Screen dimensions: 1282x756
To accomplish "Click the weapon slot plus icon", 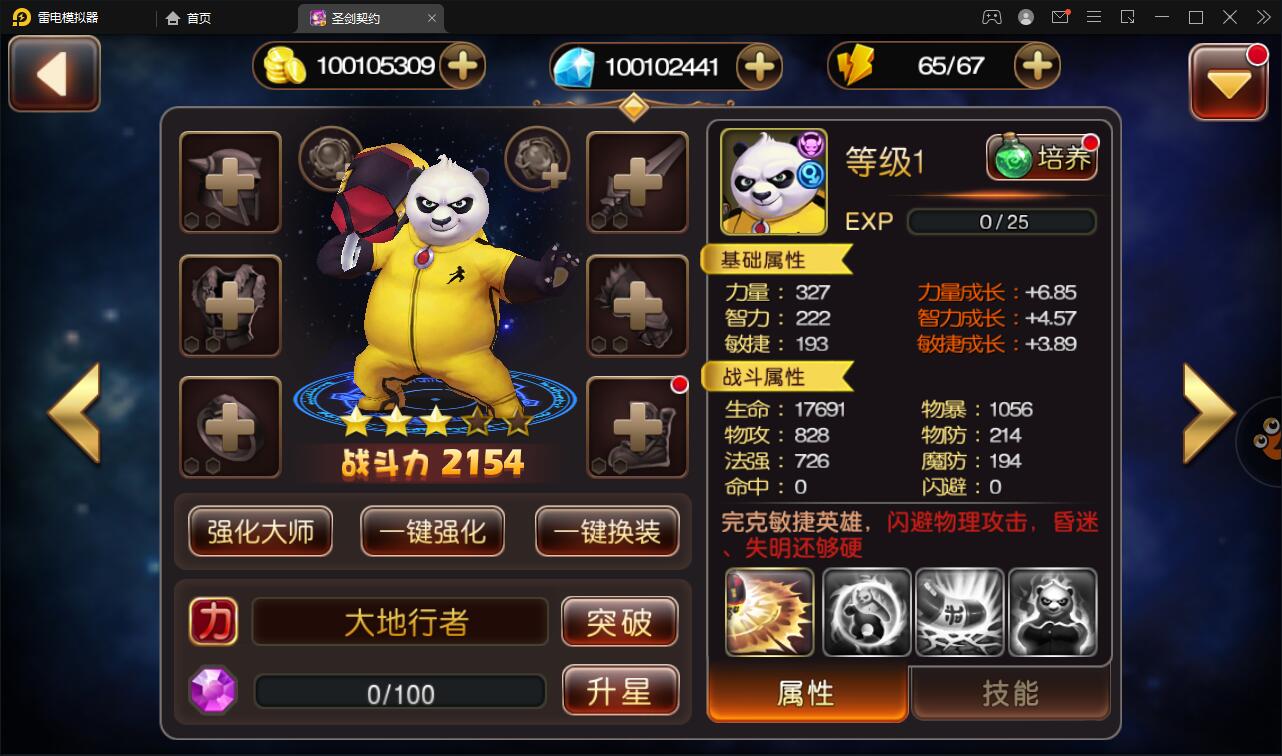I will [x=637, y=183].
